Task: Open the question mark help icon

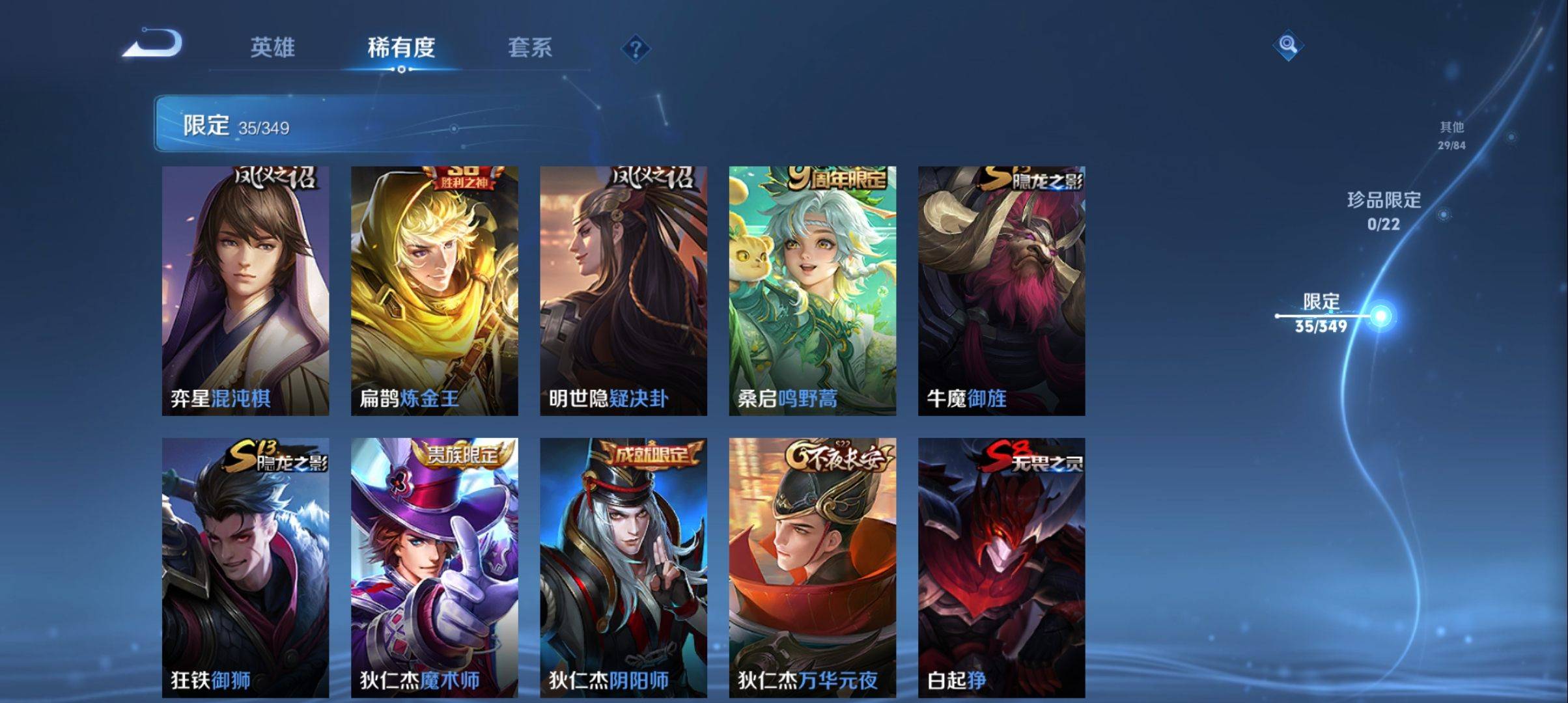Action: (x=636, y=49)
